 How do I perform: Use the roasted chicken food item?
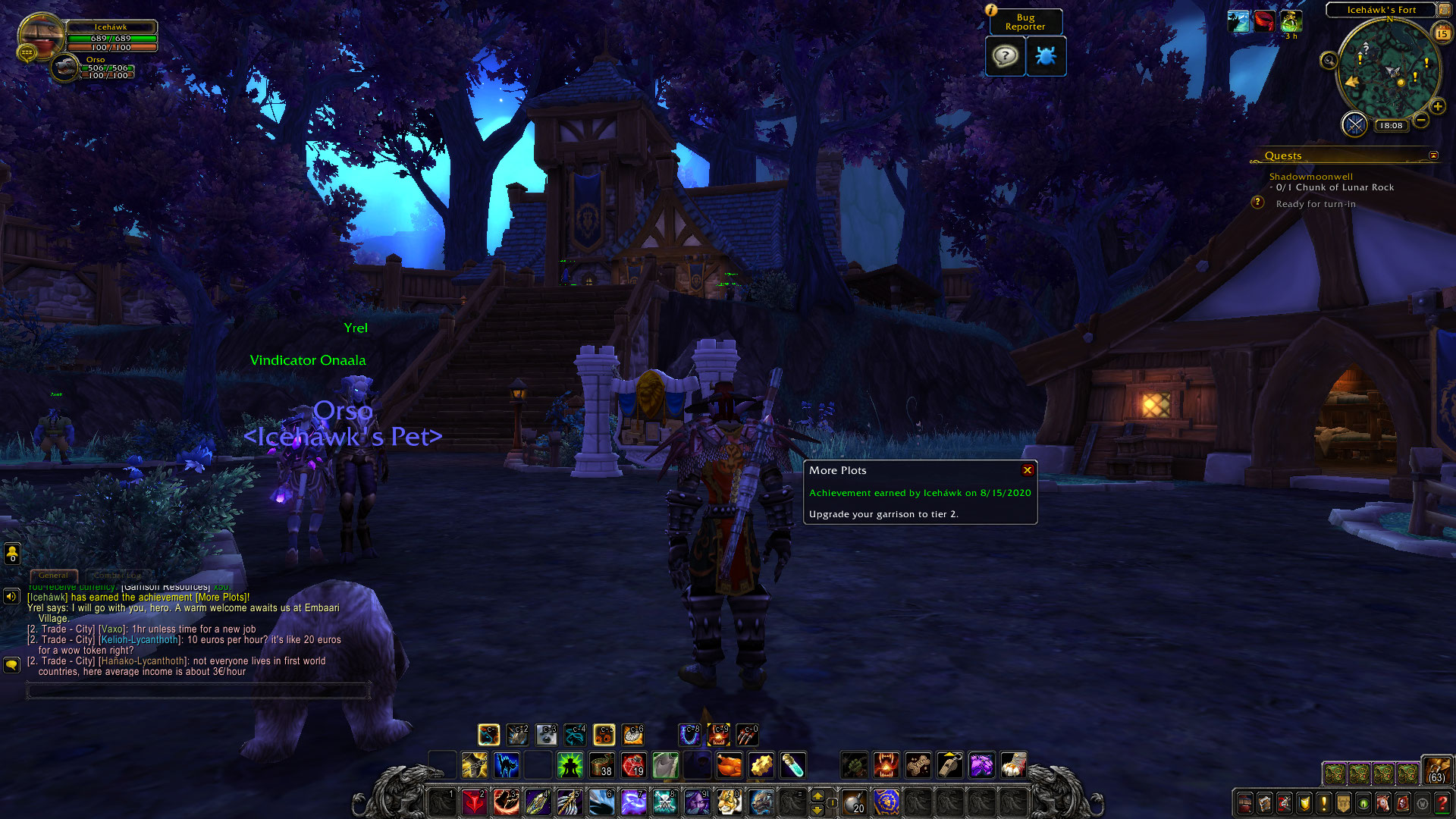pyautogui.click(x=729, y=765)
